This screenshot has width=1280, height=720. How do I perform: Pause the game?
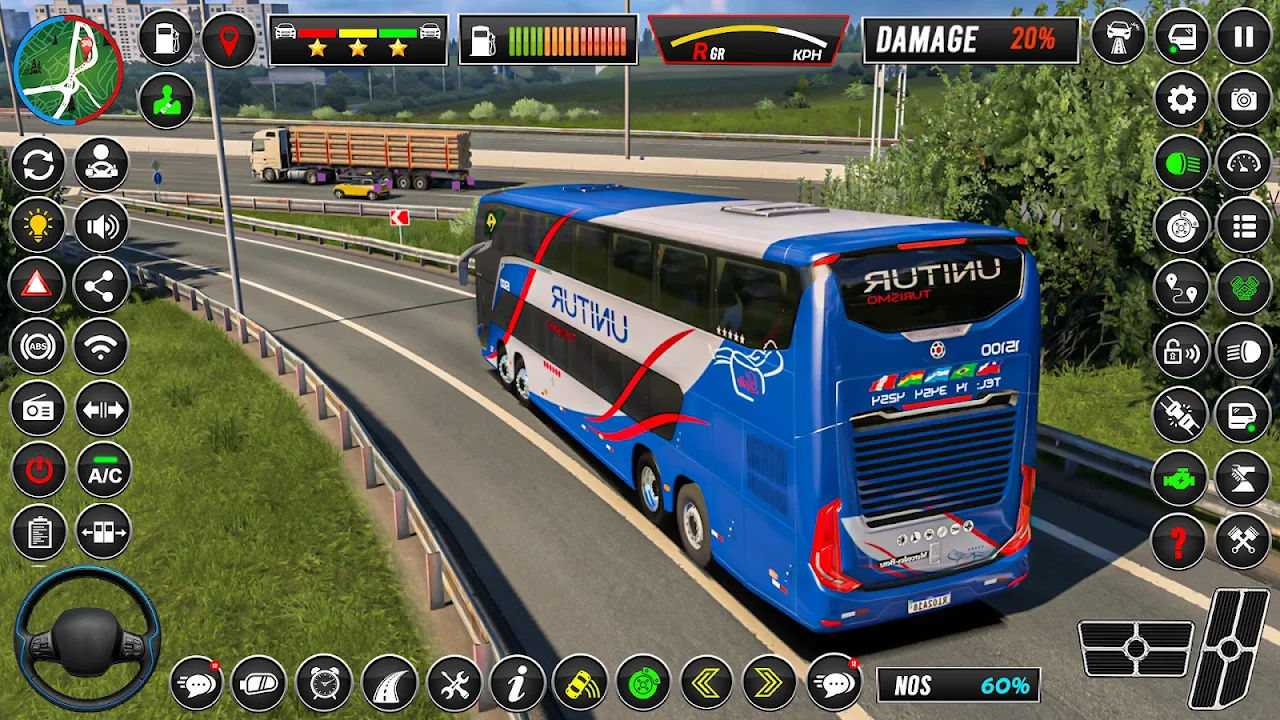point(1244,37)
